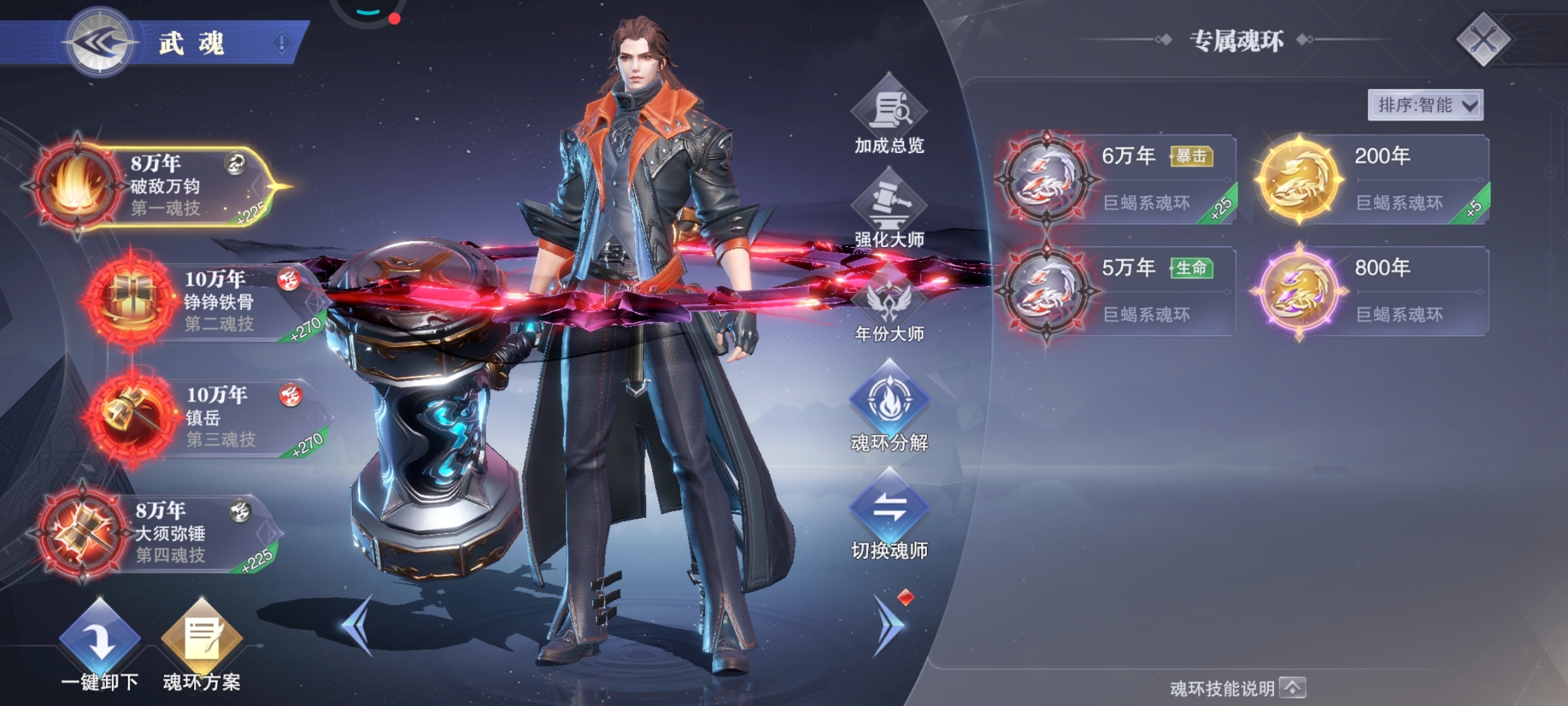Choose the 200年 golden soul ring
1568x706 pixels.
[1371, 179]
